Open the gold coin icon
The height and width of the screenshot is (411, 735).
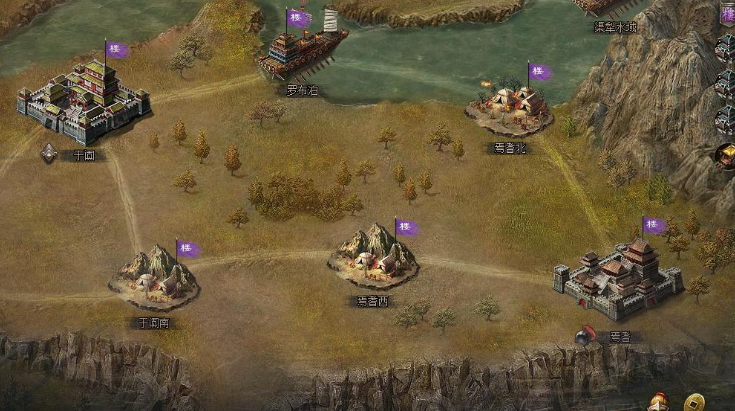coord(693,402)
